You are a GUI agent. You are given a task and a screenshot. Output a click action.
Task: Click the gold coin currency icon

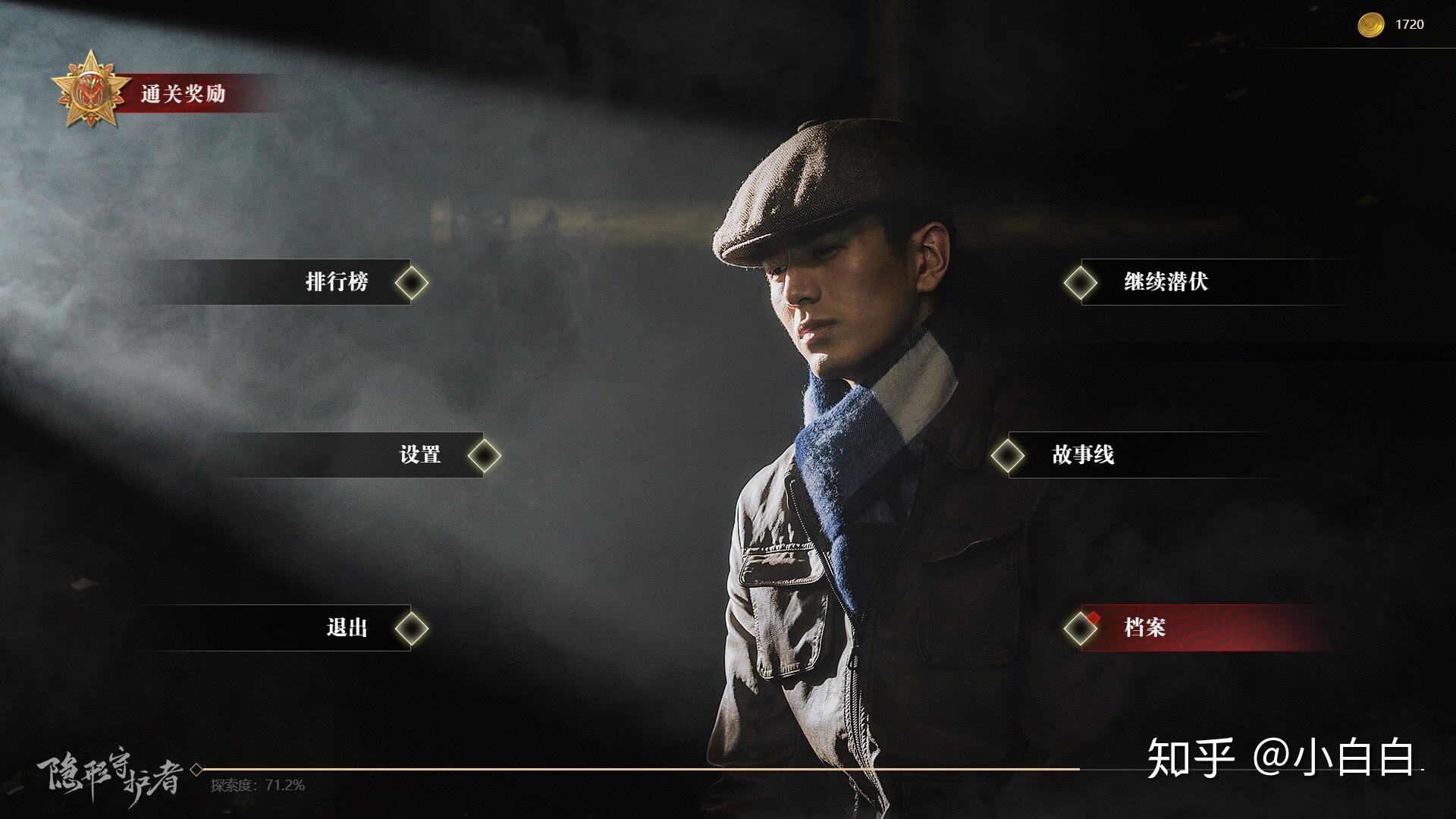(x=1370, y=25)
